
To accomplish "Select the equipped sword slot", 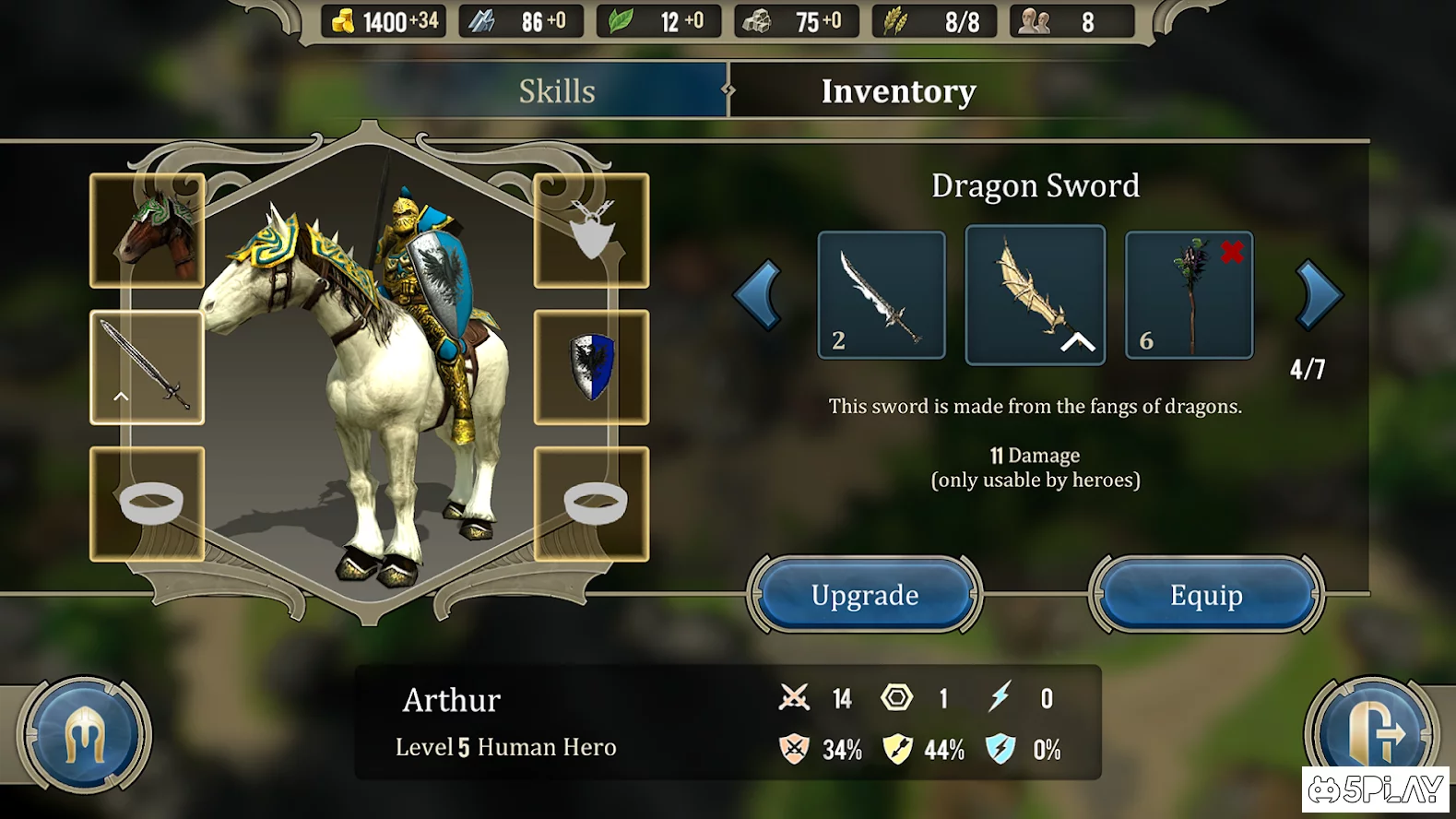I will pyautogui.click(x=148, y=367).
